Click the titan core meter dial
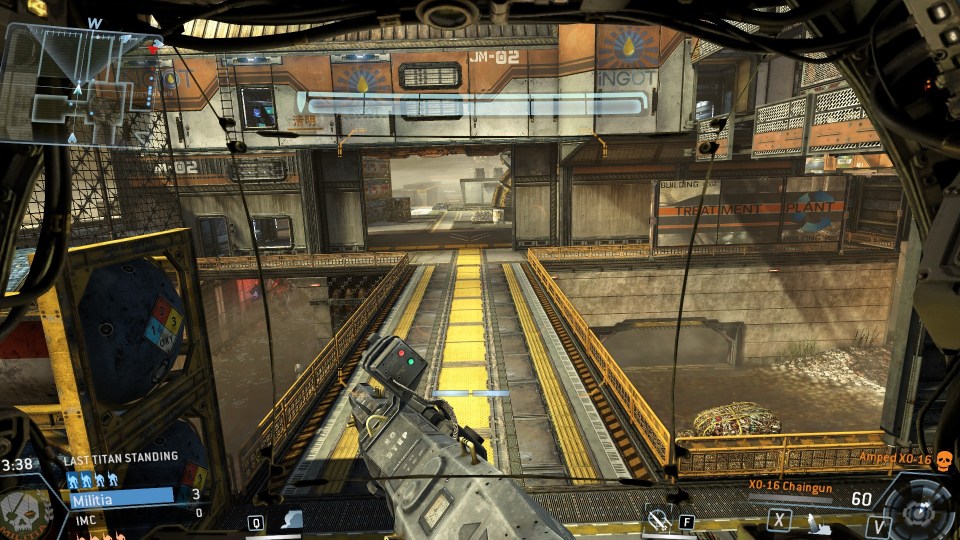The height and width of the screenshot is (540, 960). 918,507
